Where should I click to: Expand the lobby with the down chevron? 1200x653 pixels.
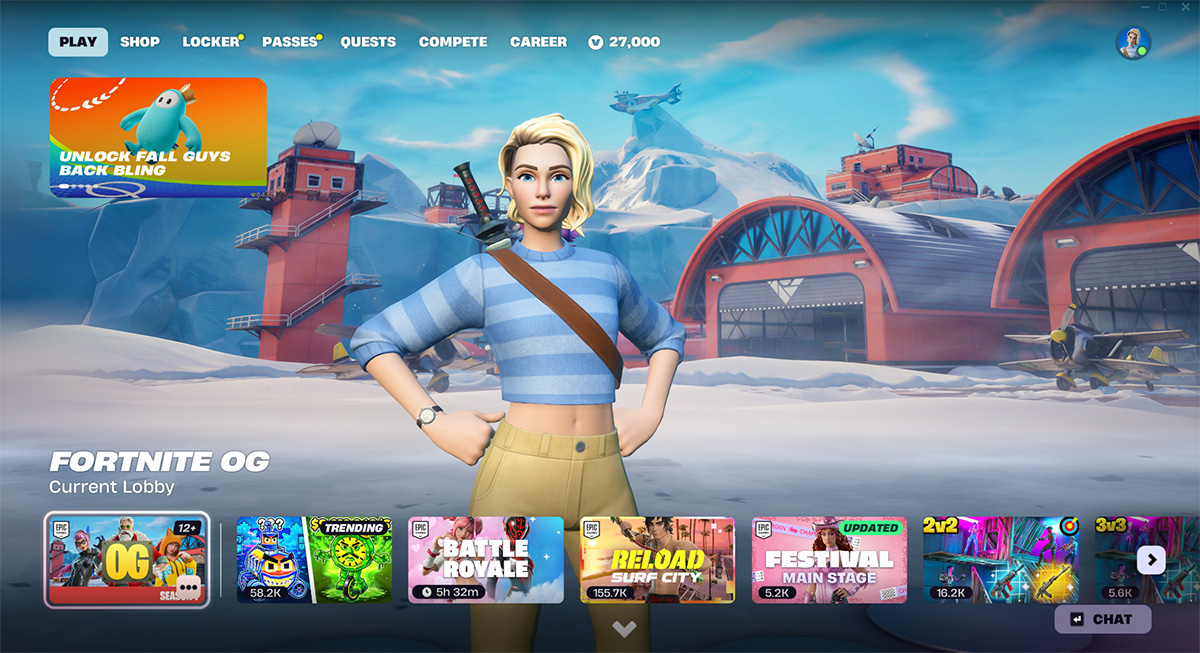coord(624,629)
